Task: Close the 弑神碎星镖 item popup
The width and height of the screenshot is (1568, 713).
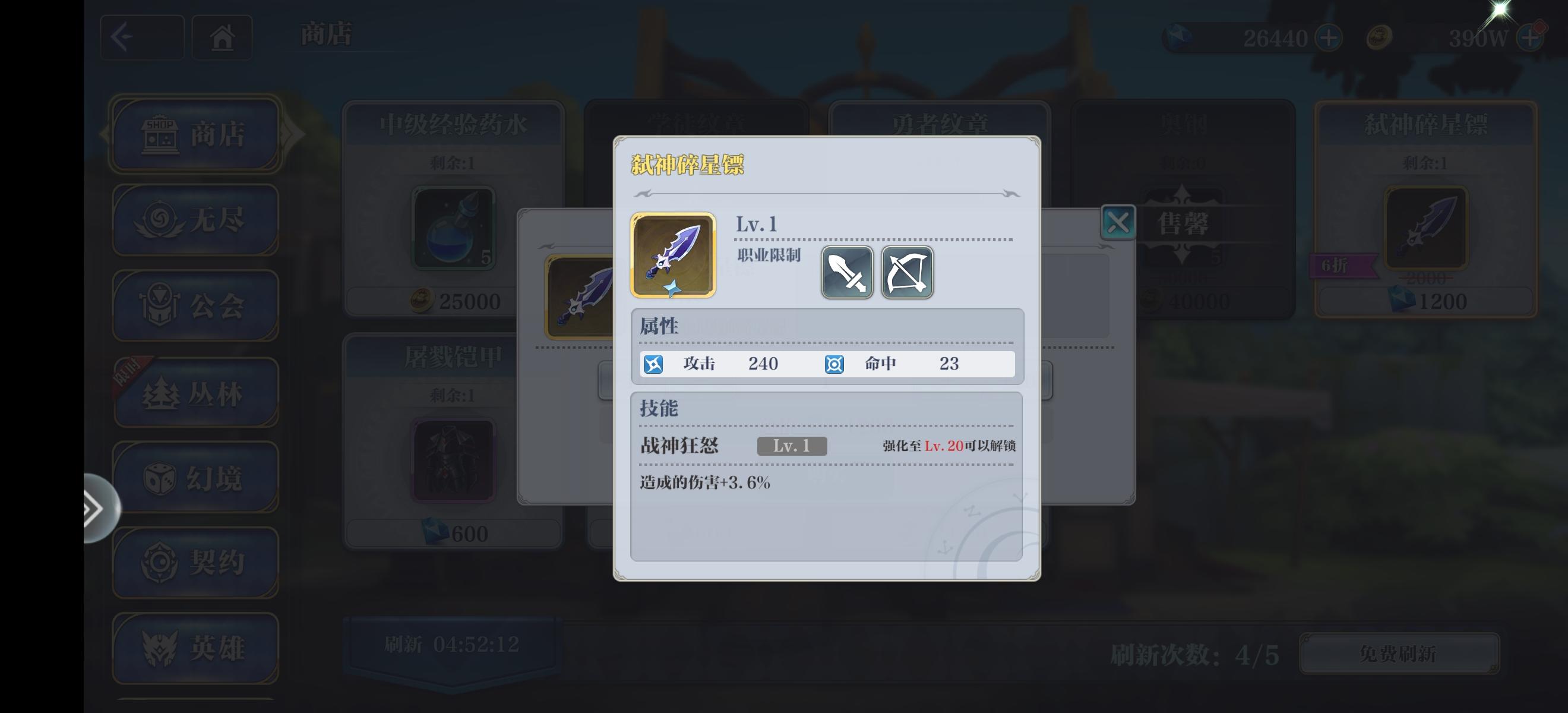Action: coord(1118,221)
